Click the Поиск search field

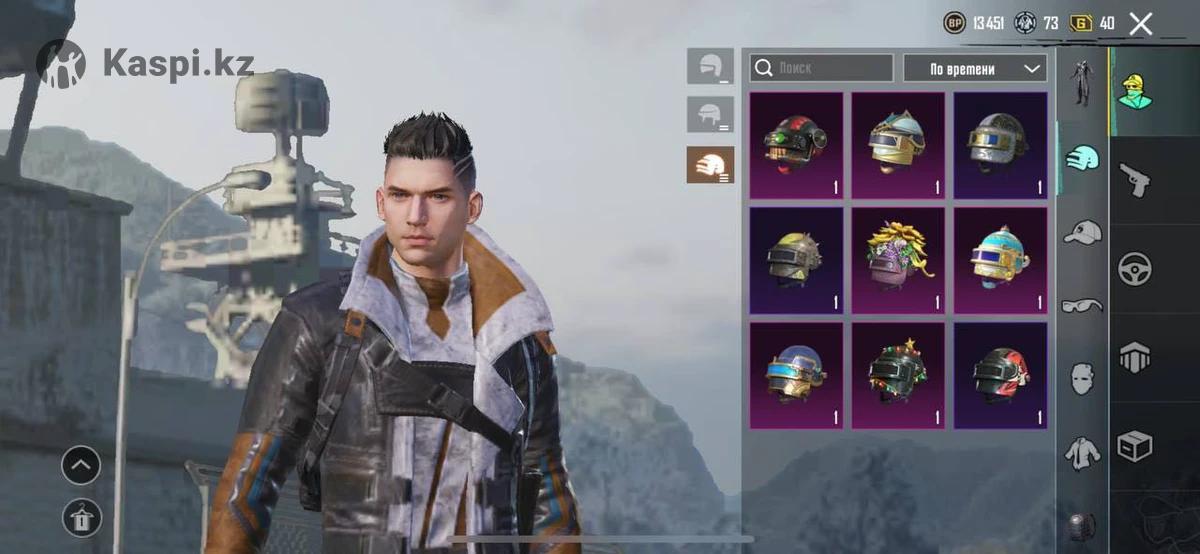pyautogui.click(x=821, y=68)
